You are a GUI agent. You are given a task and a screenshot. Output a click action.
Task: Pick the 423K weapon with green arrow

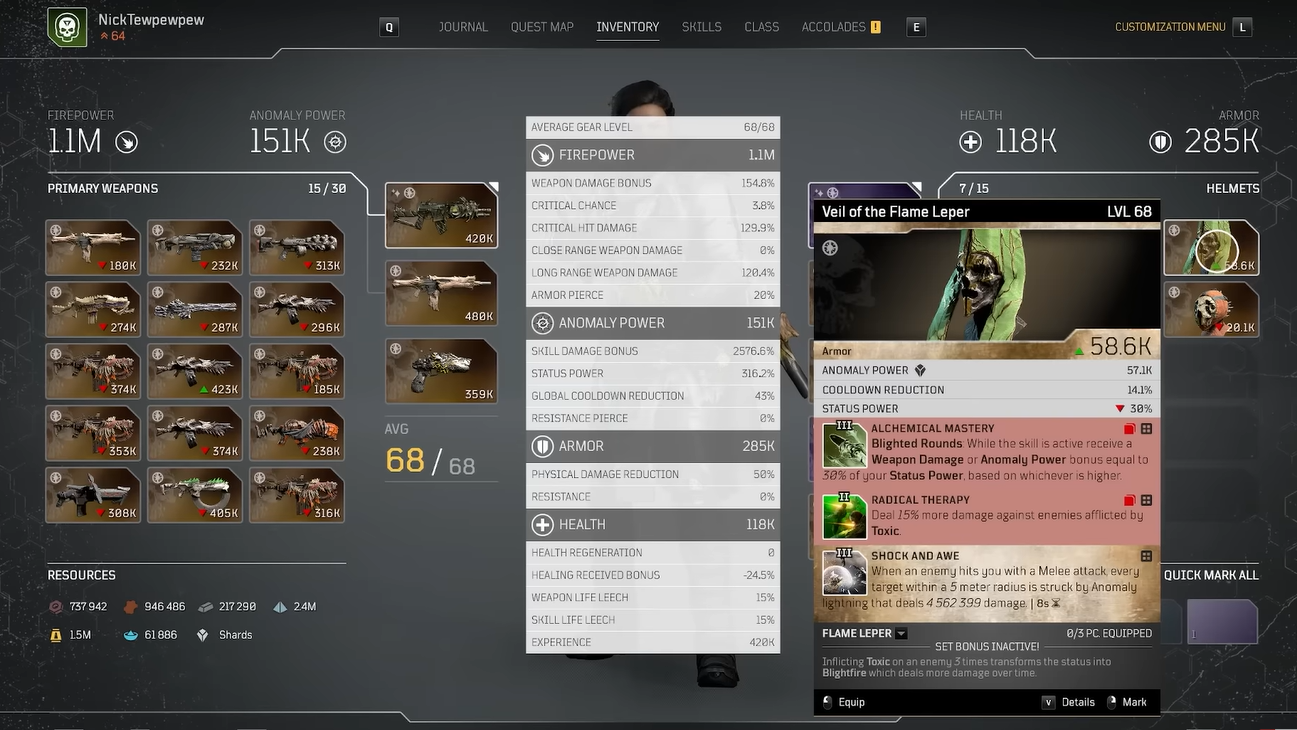pyautogui.click(x=195, y=371)
